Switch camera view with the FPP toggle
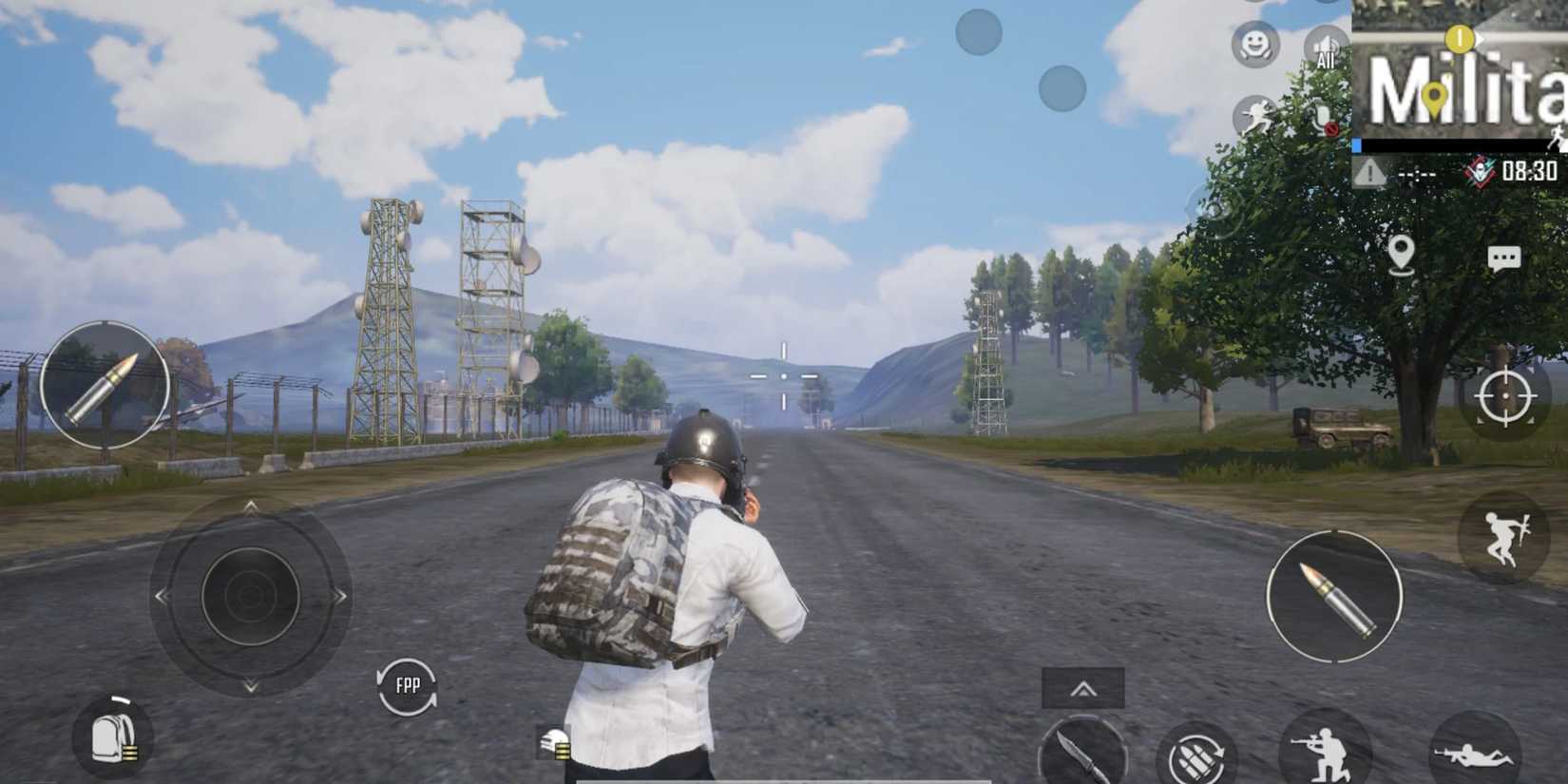 pyautogui.click(x=409, y=684)
